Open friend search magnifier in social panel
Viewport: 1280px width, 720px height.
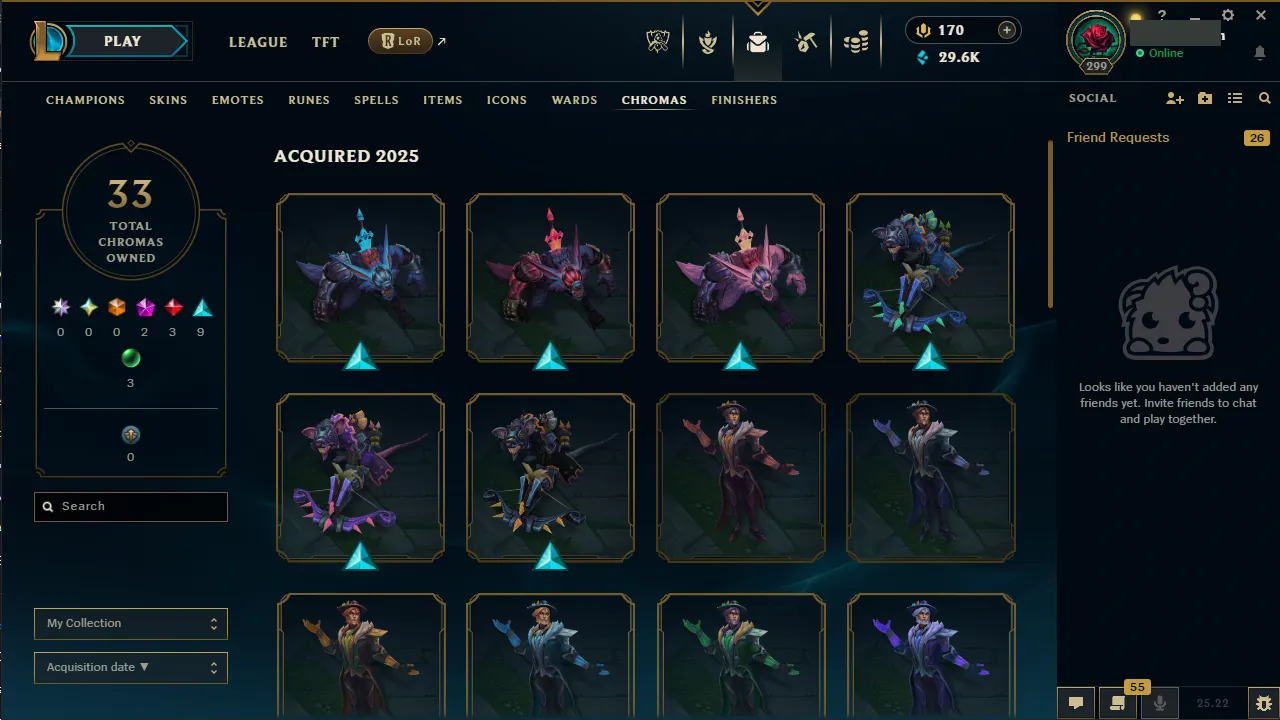(1264, 98)
